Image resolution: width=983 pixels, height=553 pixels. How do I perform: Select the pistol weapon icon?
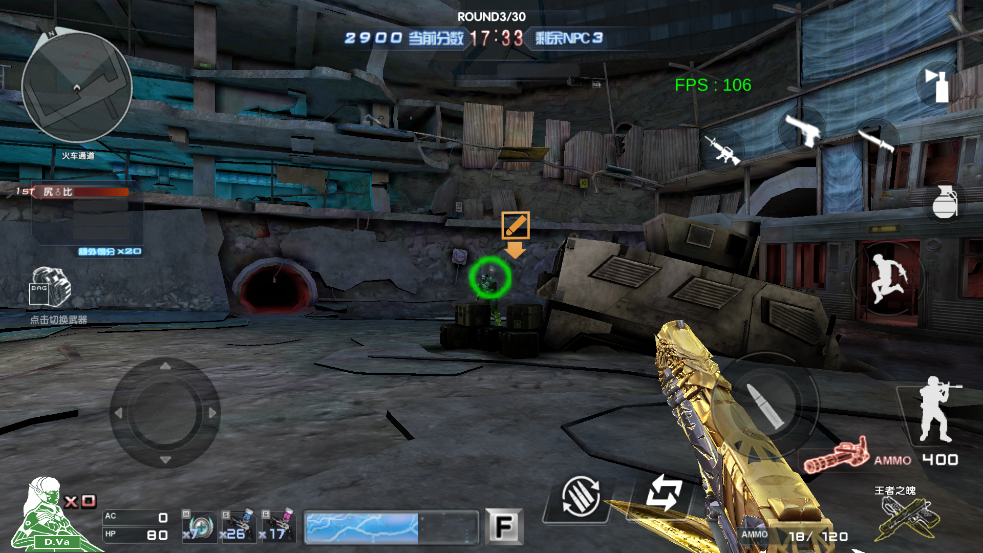(801, 128)
